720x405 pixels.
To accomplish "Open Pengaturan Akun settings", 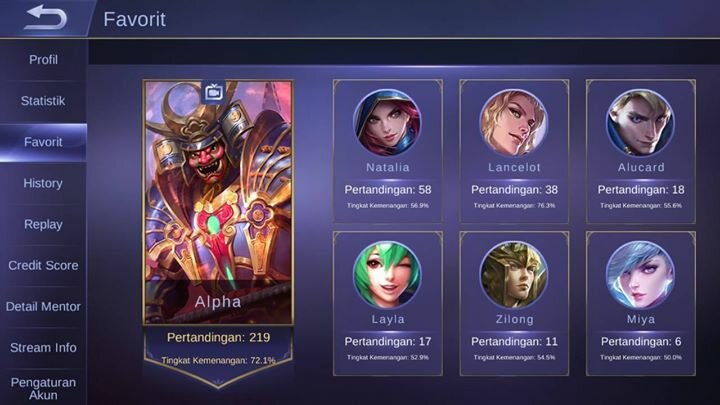I will (43, 388).
